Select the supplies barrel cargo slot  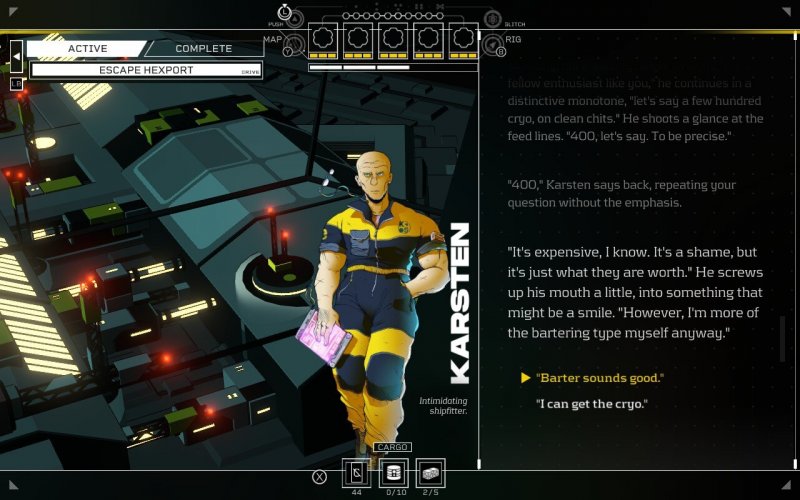(393, 473)
